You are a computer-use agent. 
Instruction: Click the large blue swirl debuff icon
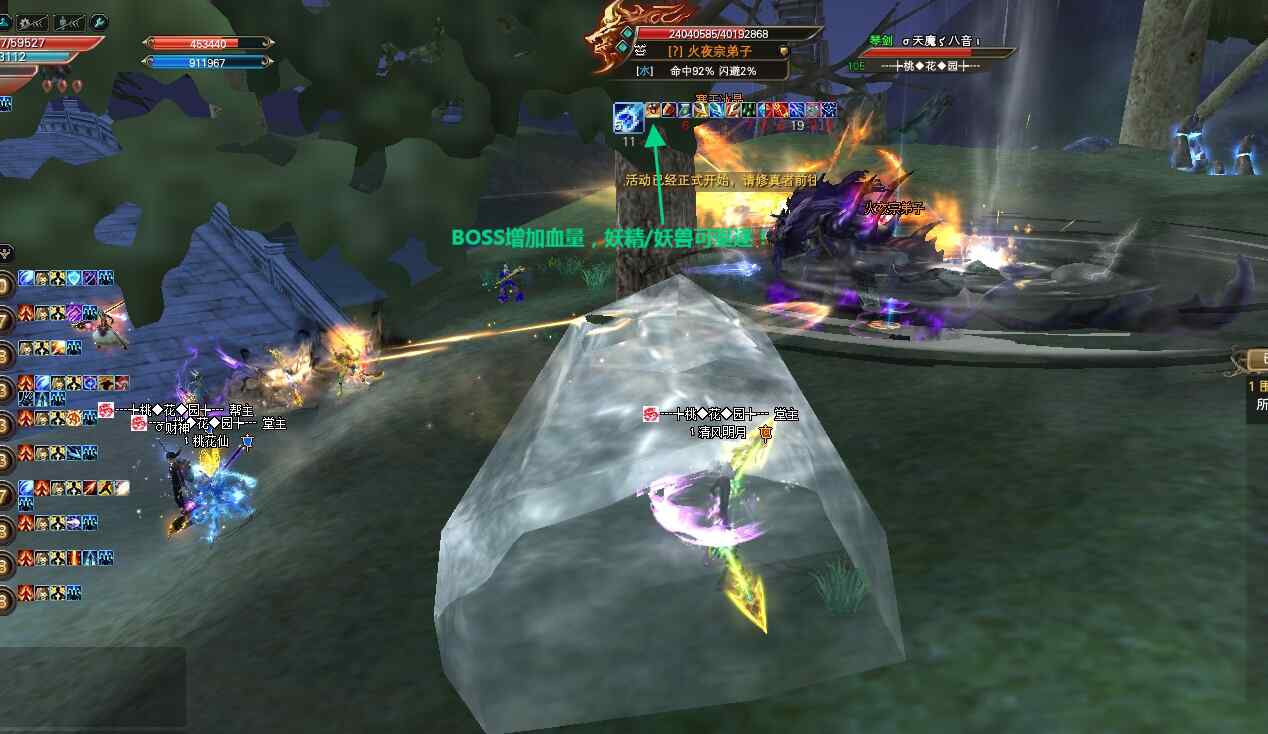628,118
